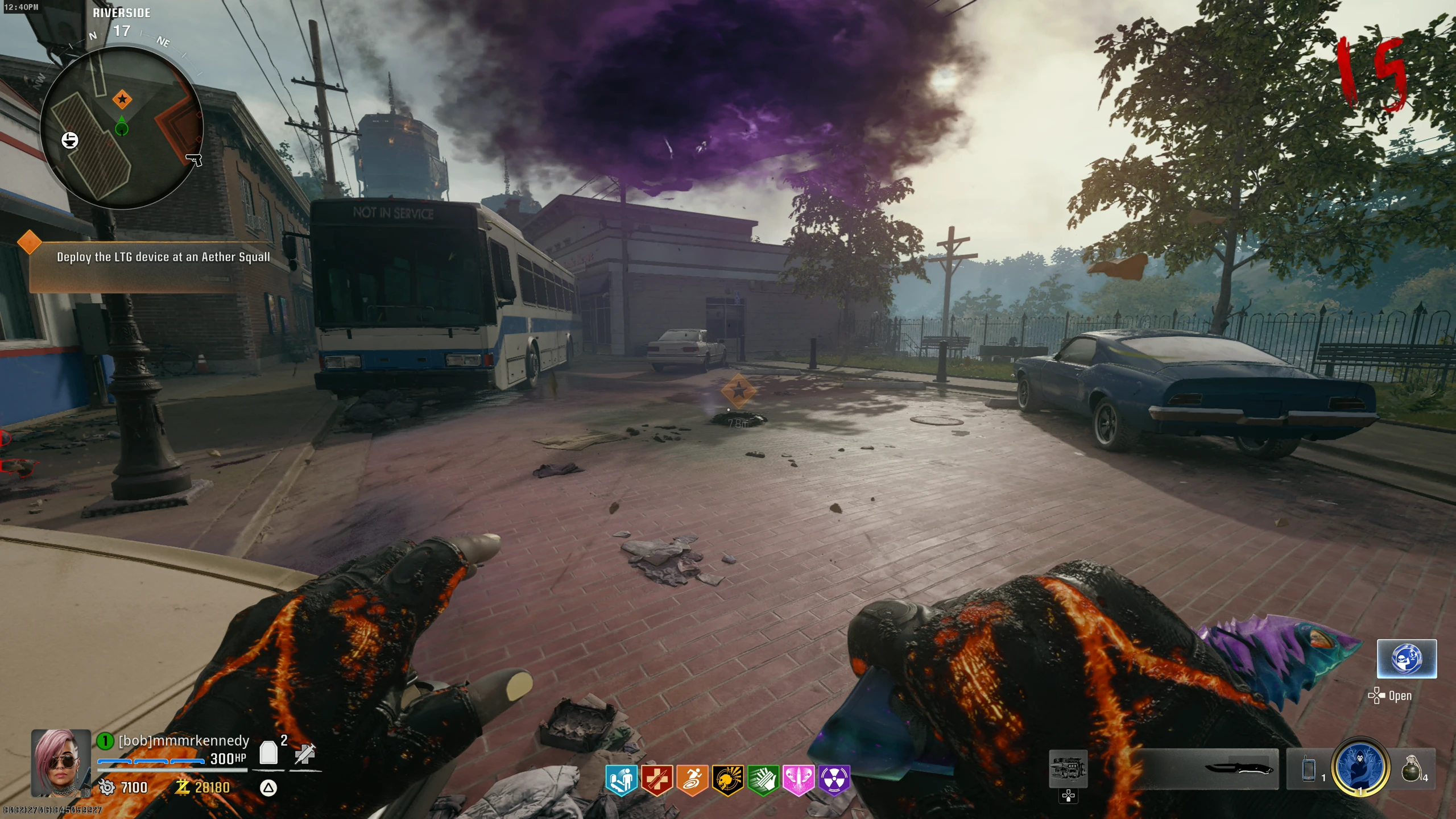The width and height of the screenshot is (1456, 819).
Task: Select the orange star objective marker on minimap
Action: click(x=122, y=100)
